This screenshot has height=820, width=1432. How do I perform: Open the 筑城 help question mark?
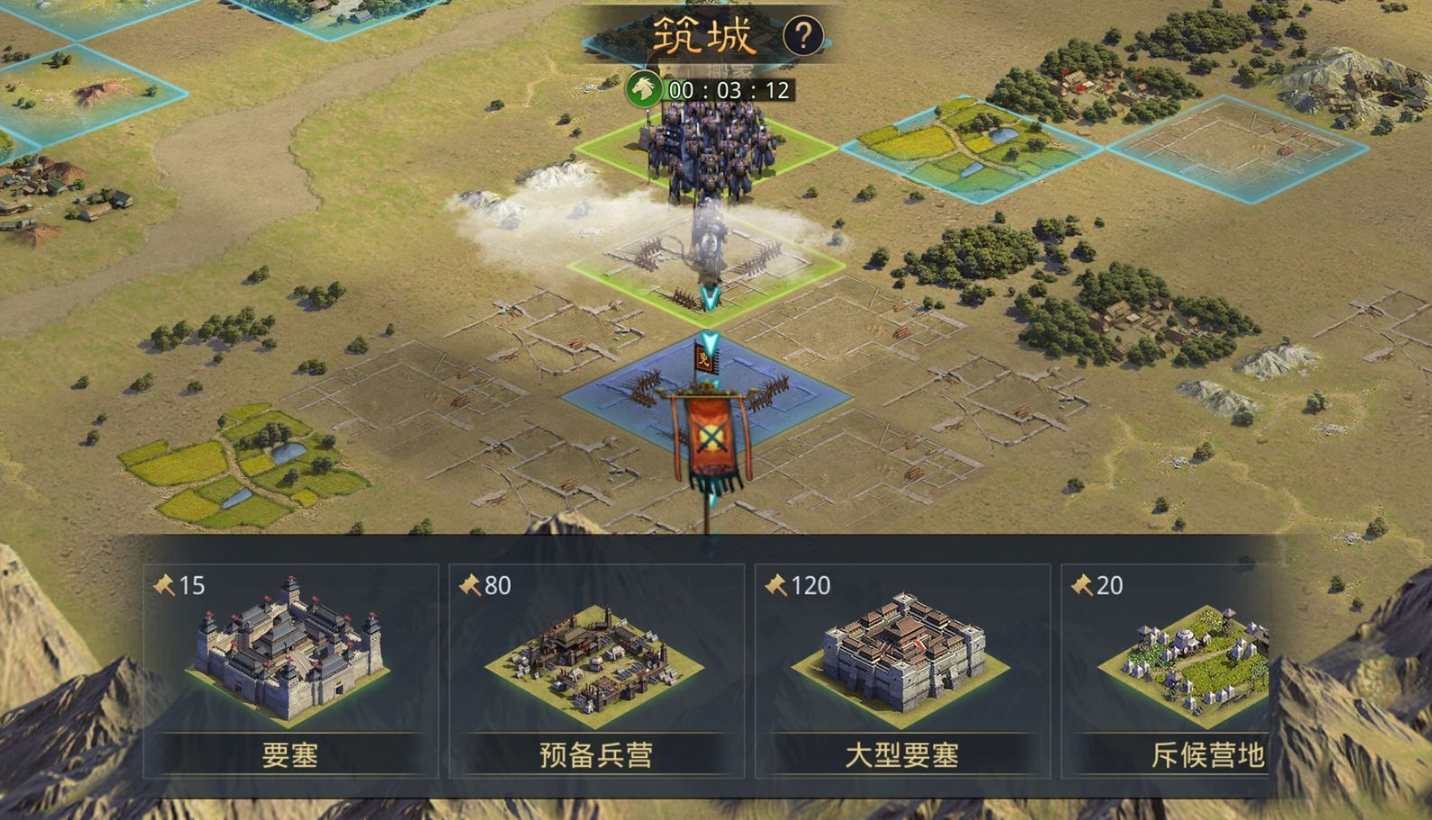pos(803,37)
